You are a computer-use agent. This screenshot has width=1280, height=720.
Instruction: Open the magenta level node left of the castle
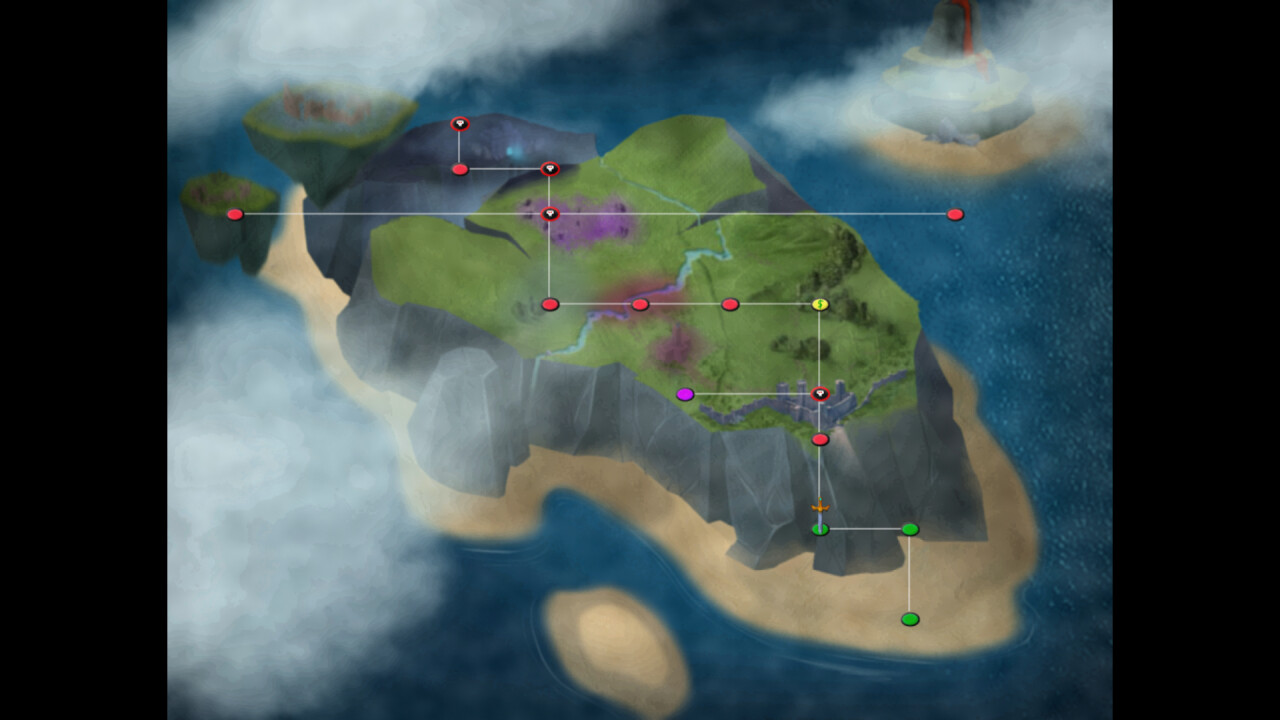coord(687,395)
